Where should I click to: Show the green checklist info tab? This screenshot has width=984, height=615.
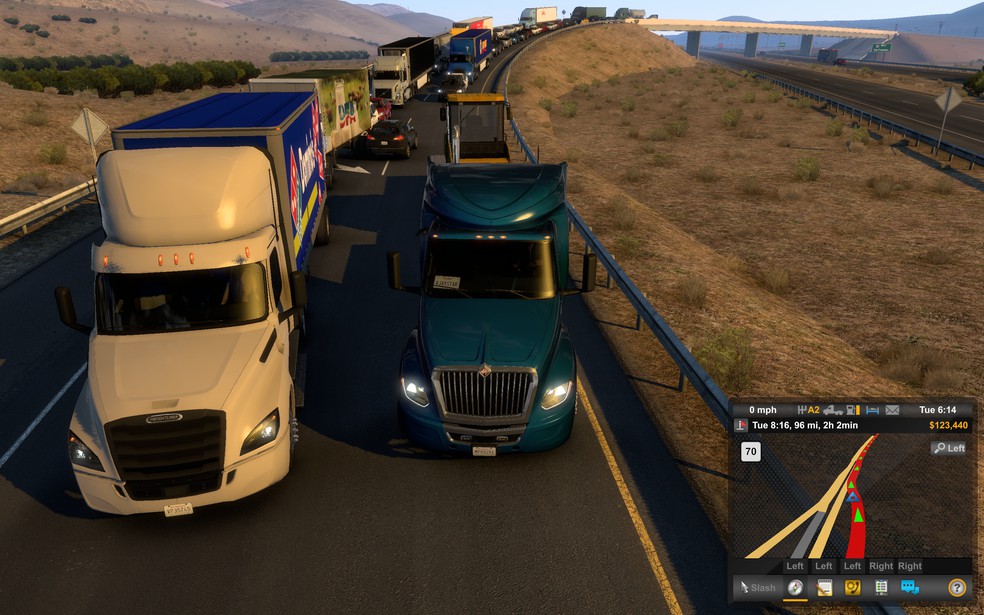click(881, 588)
